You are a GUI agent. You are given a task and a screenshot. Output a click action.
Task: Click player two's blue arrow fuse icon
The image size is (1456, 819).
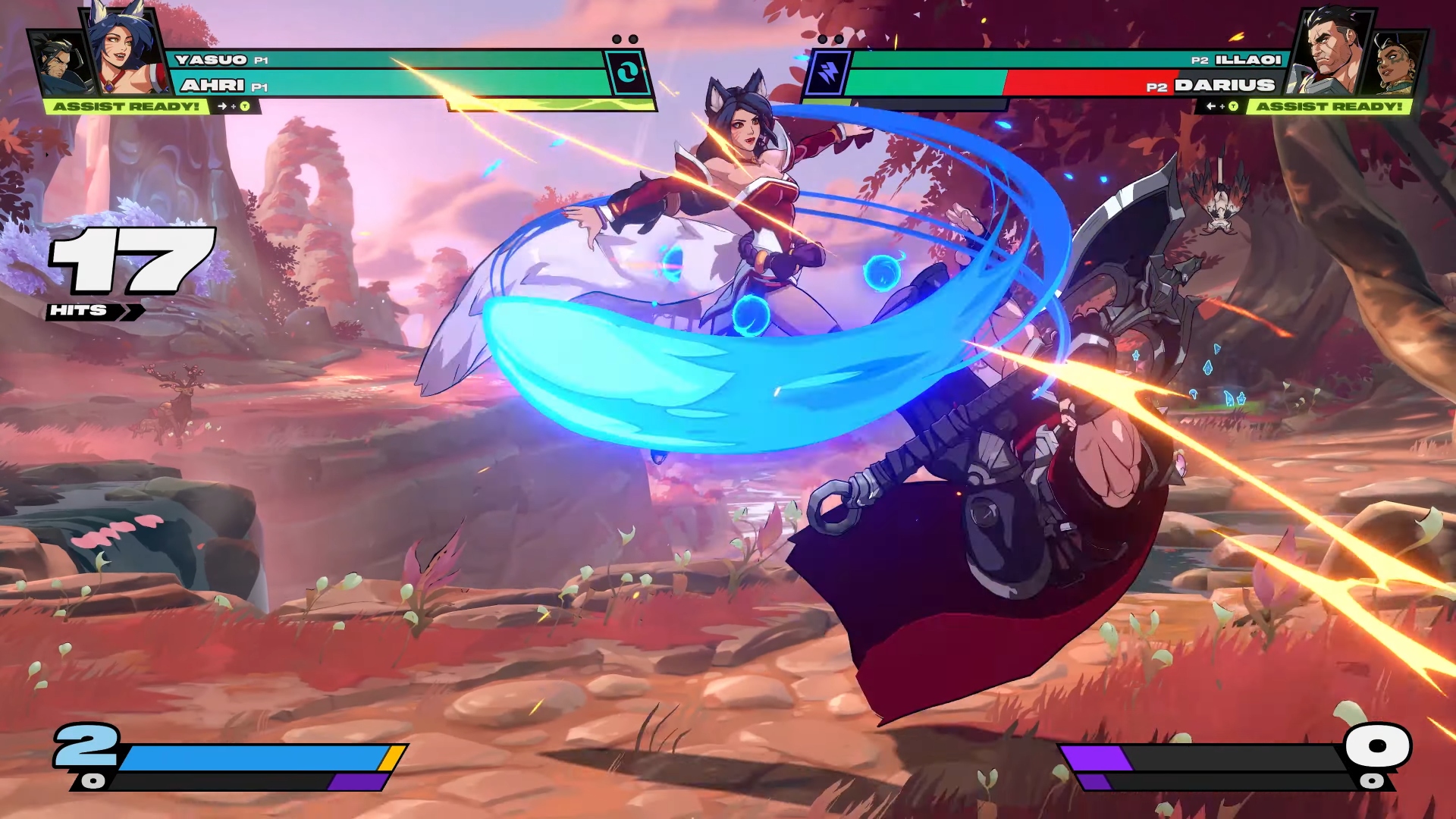827,73
